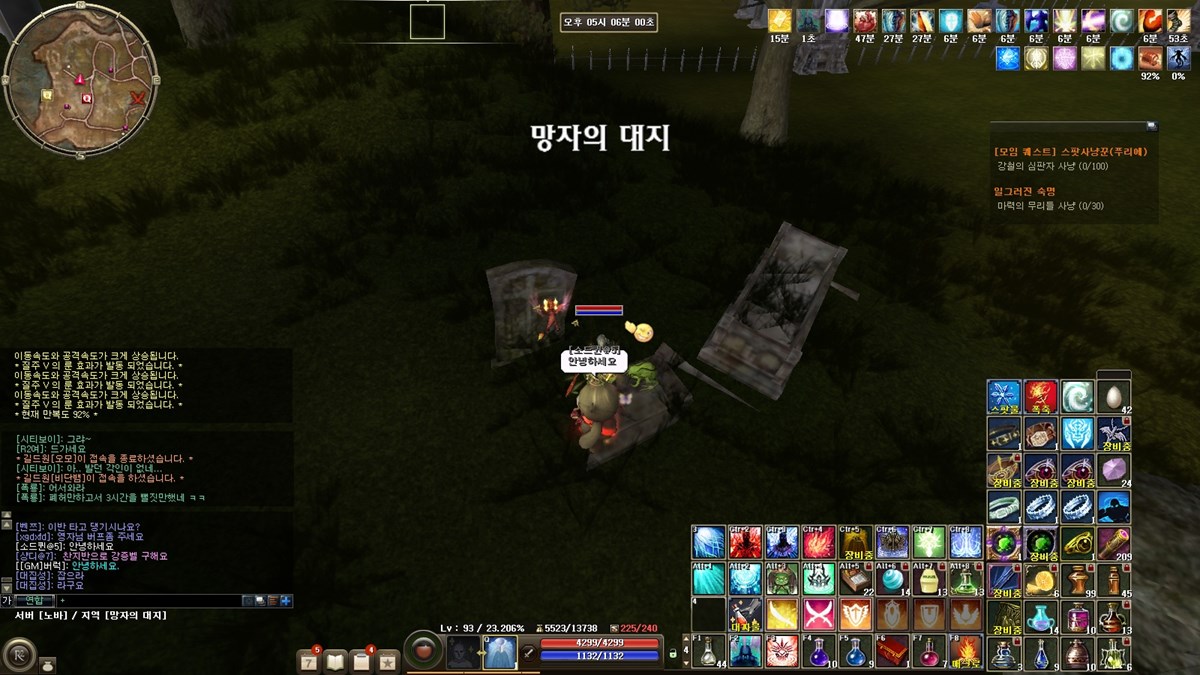Open the star favorites button
The height and width of the screenshot is (675, 1200).
click(387, 660)
